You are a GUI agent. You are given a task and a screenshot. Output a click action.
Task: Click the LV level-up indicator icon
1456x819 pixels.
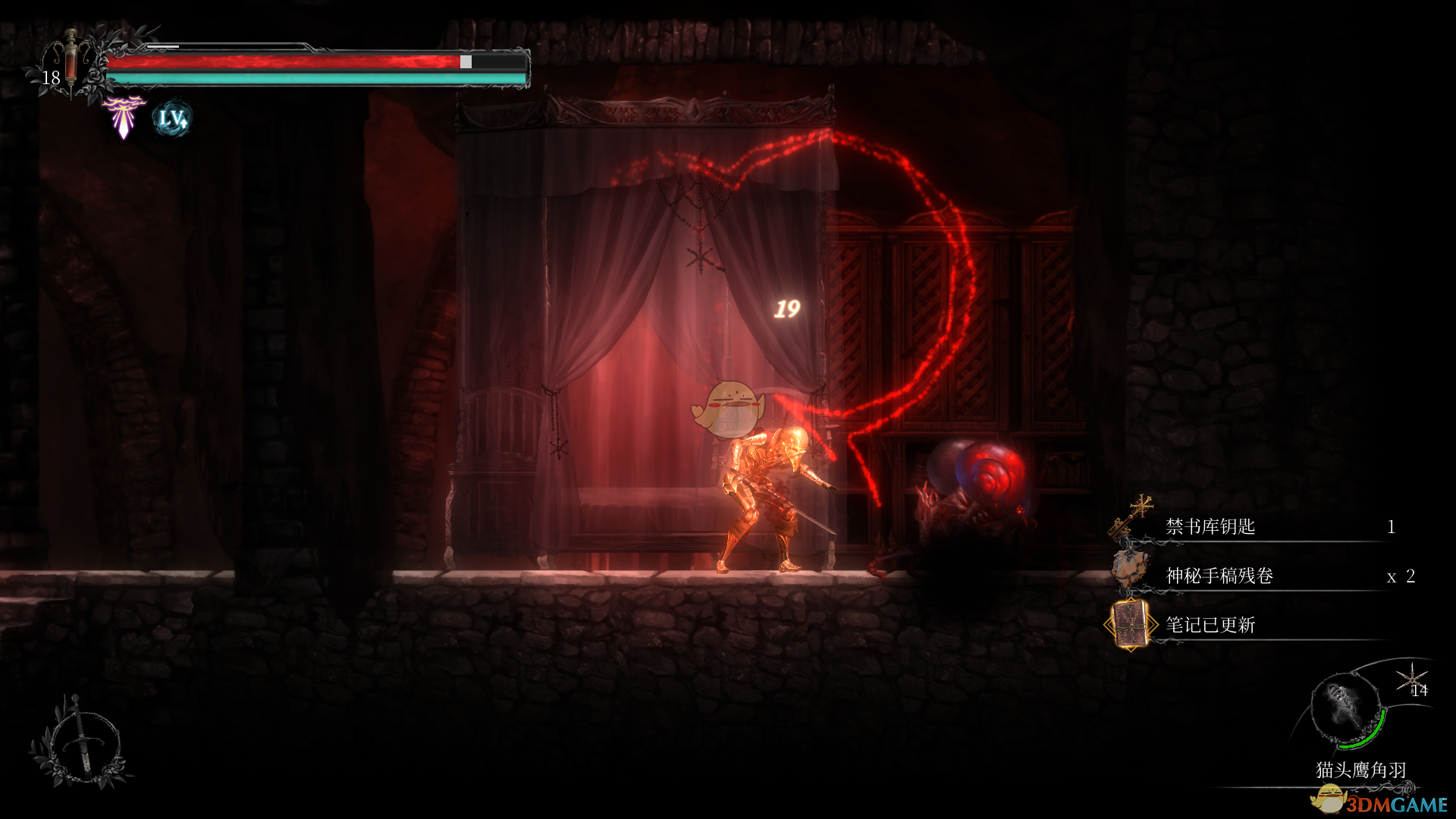172,119
